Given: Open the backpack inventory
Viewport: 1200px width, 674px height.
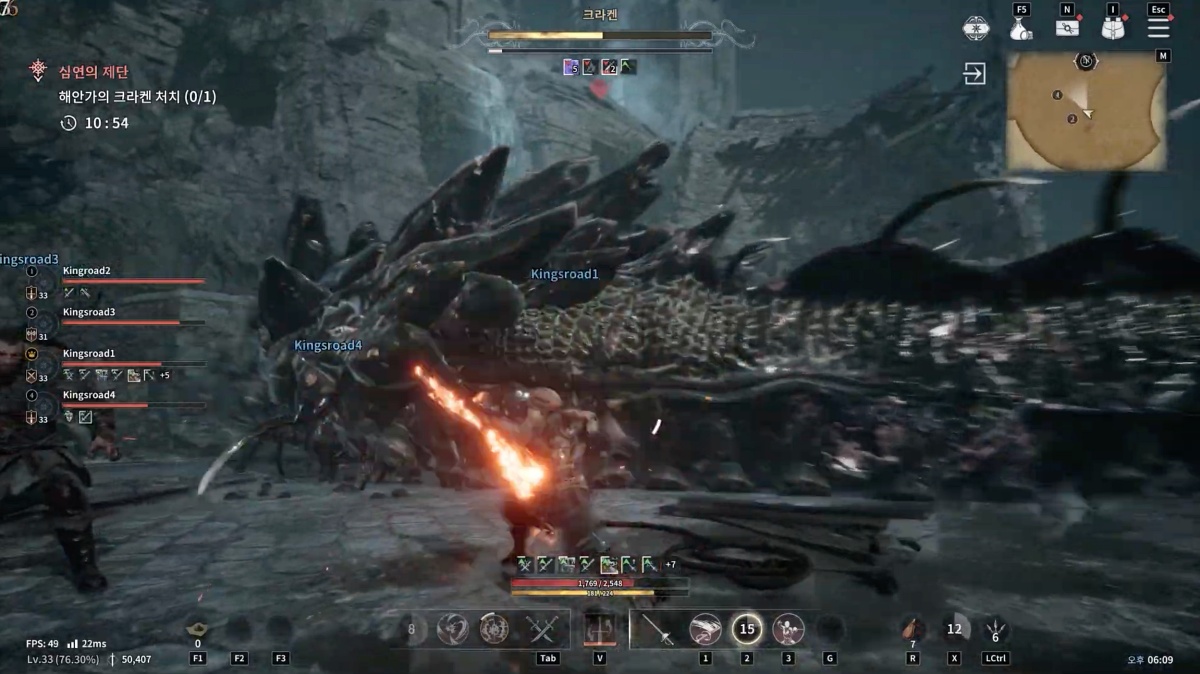Looking at the screenshot, I should [x=1113, y=28].
